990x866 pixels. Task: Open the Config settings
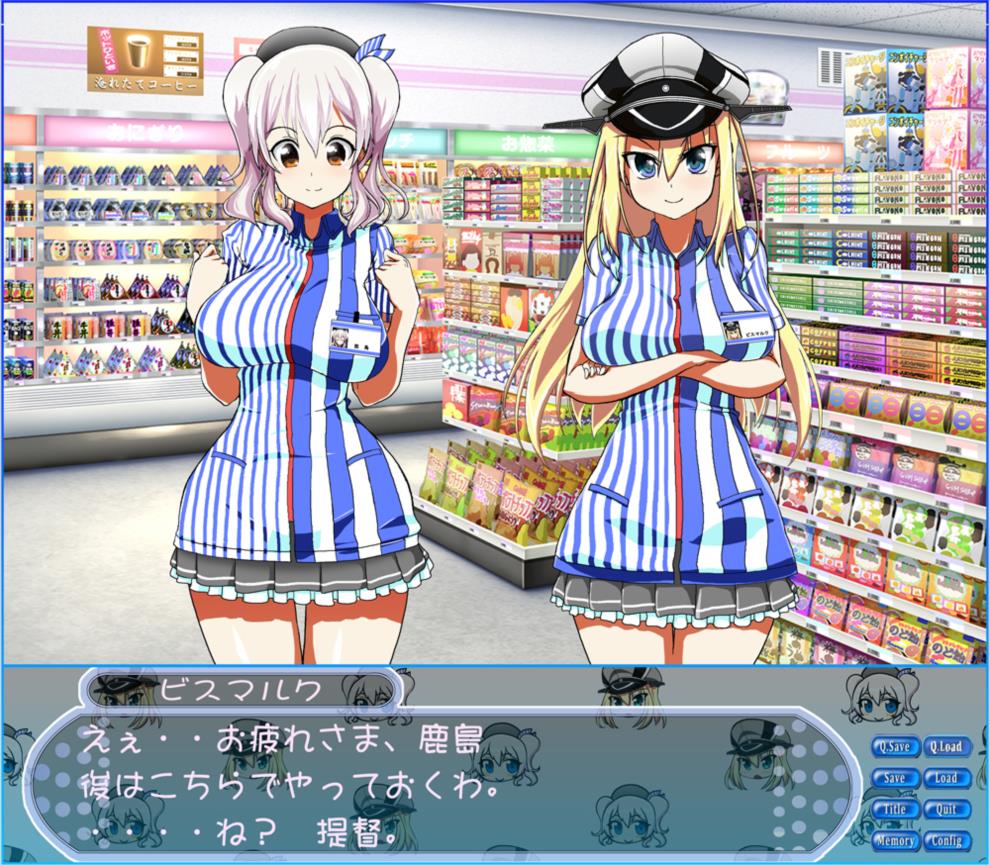pyautogui.click(x=944, y=841)
